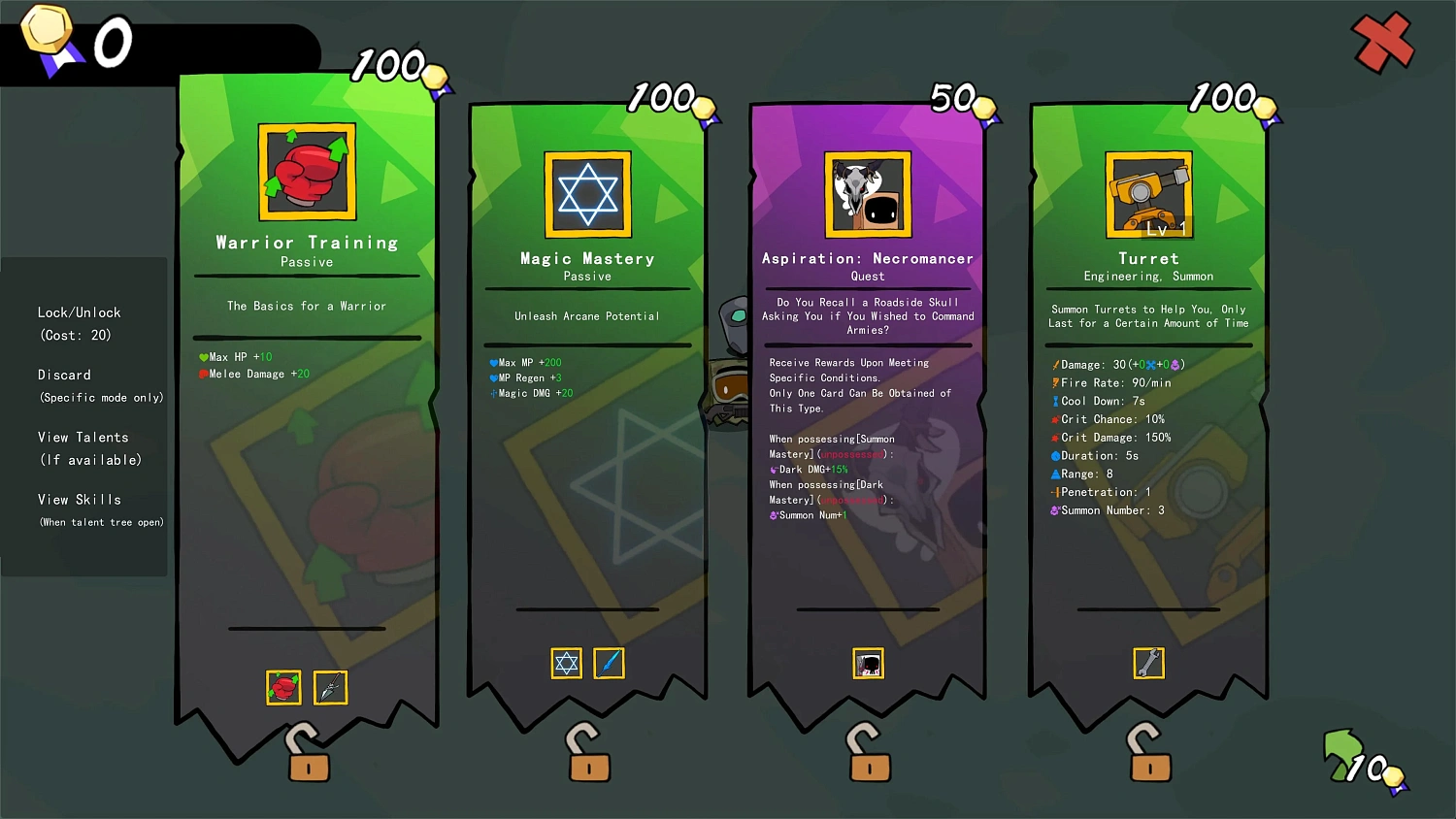
Task: Close the card shop with the red X
Action: coord(1382,43)
